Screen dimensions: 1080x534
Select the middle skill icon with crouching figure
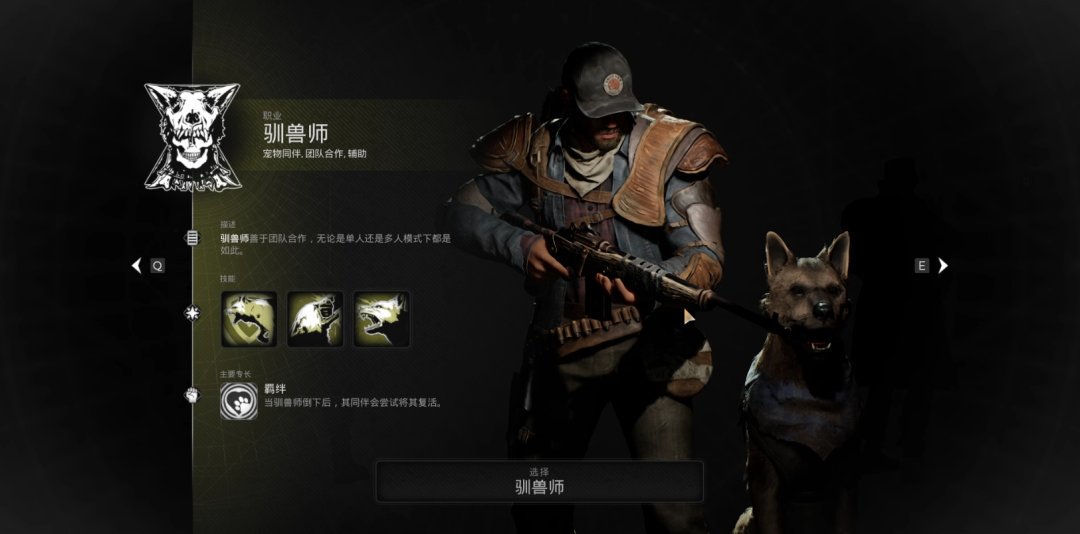pyautogui.click(x=315, y=319)
